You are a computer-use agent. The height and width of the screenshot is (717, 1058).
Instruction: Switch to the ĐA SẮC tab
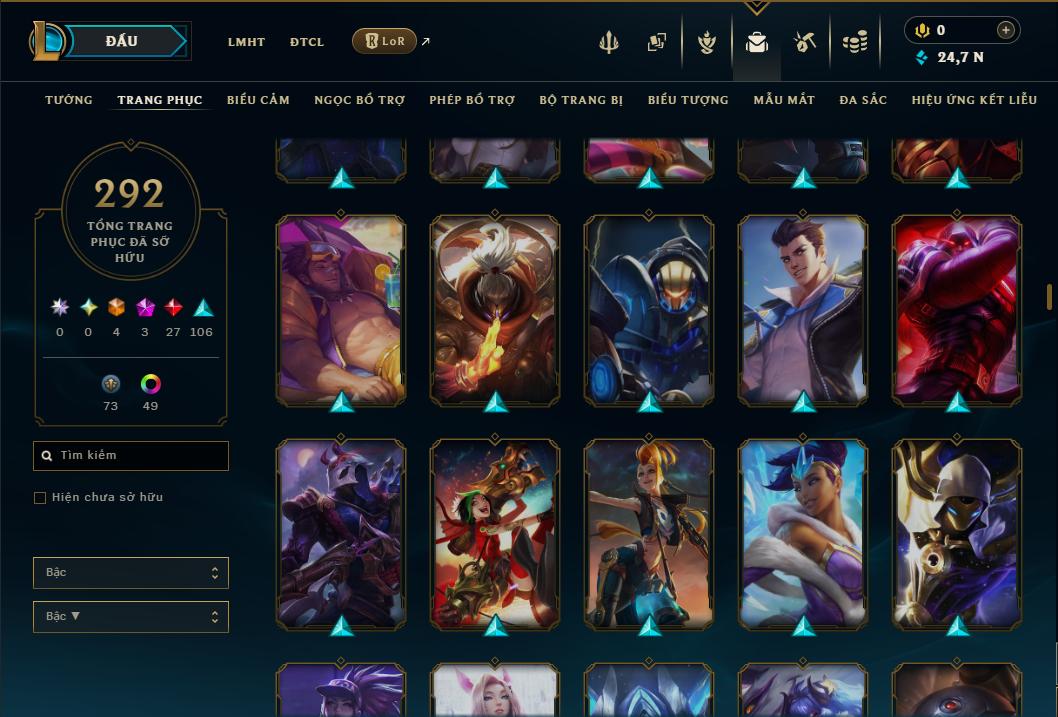click(x=863, y=100)
